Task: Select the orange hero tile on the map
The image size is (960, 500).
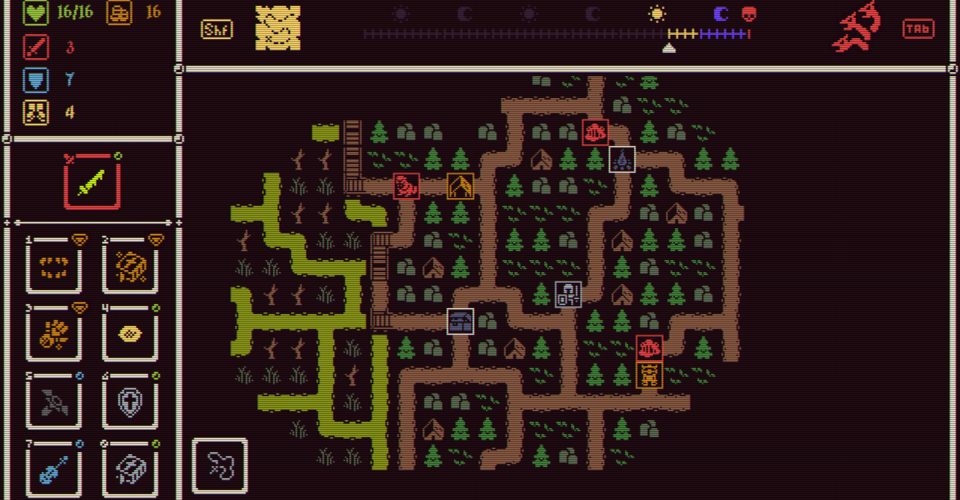Action: tap(649, 375)
